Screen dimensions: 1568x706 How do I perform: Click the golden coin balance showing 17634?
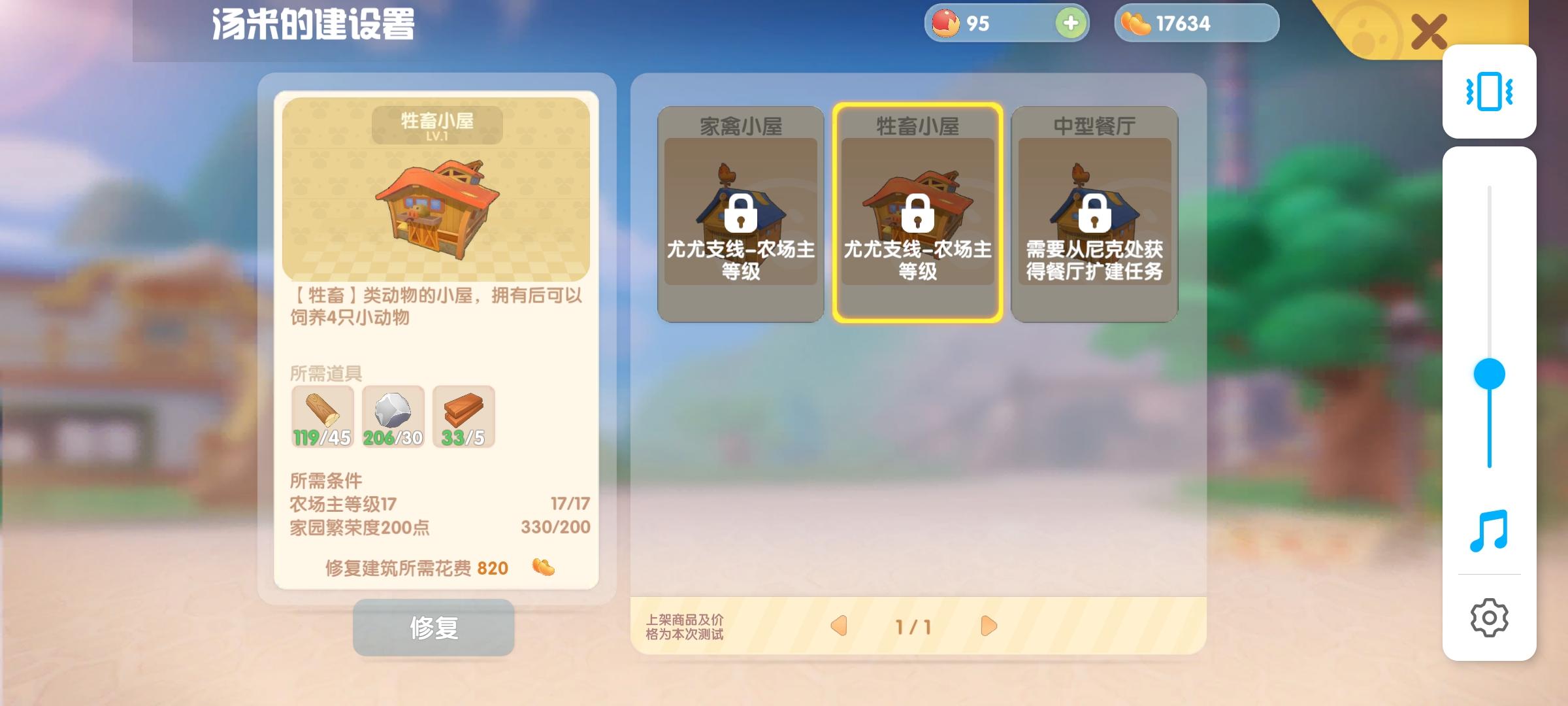(x=1196, y=23)
